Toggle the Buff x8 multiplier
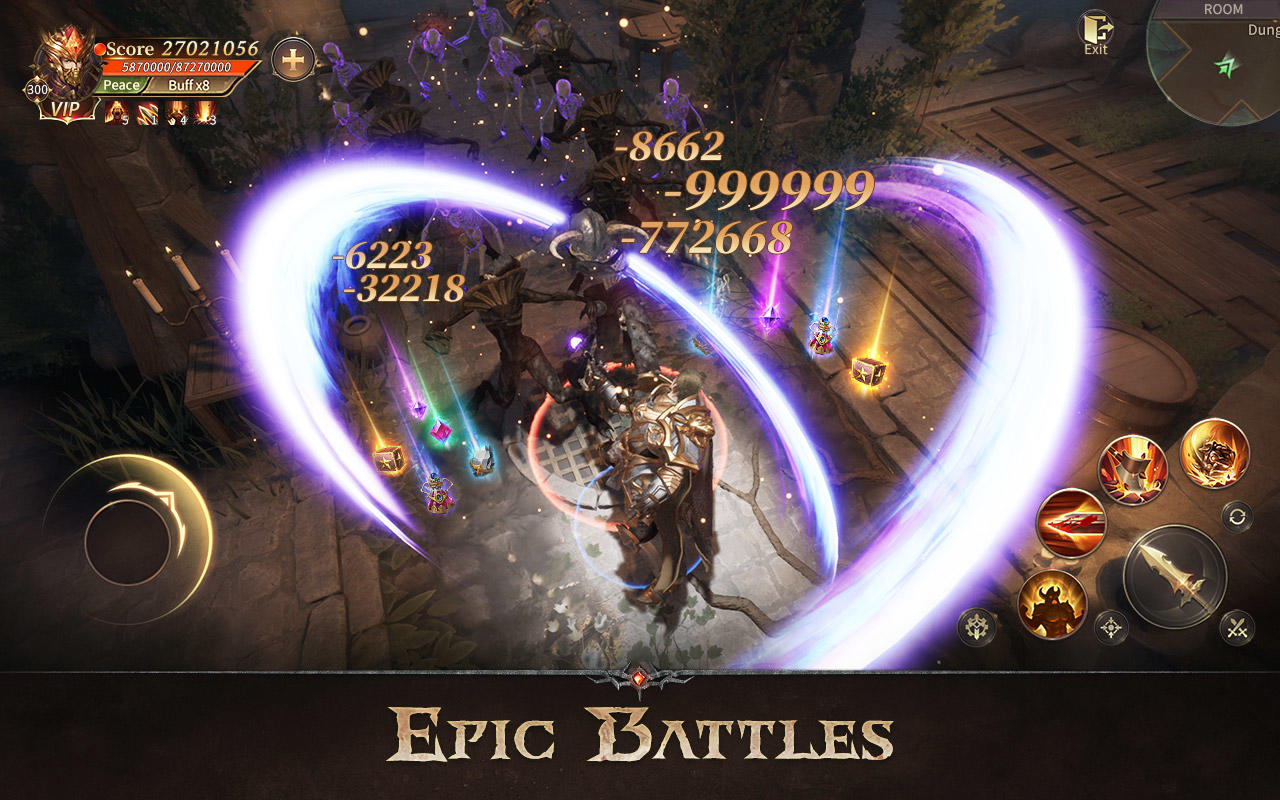This screenshot has height=800, width=1280. point(190,85)
